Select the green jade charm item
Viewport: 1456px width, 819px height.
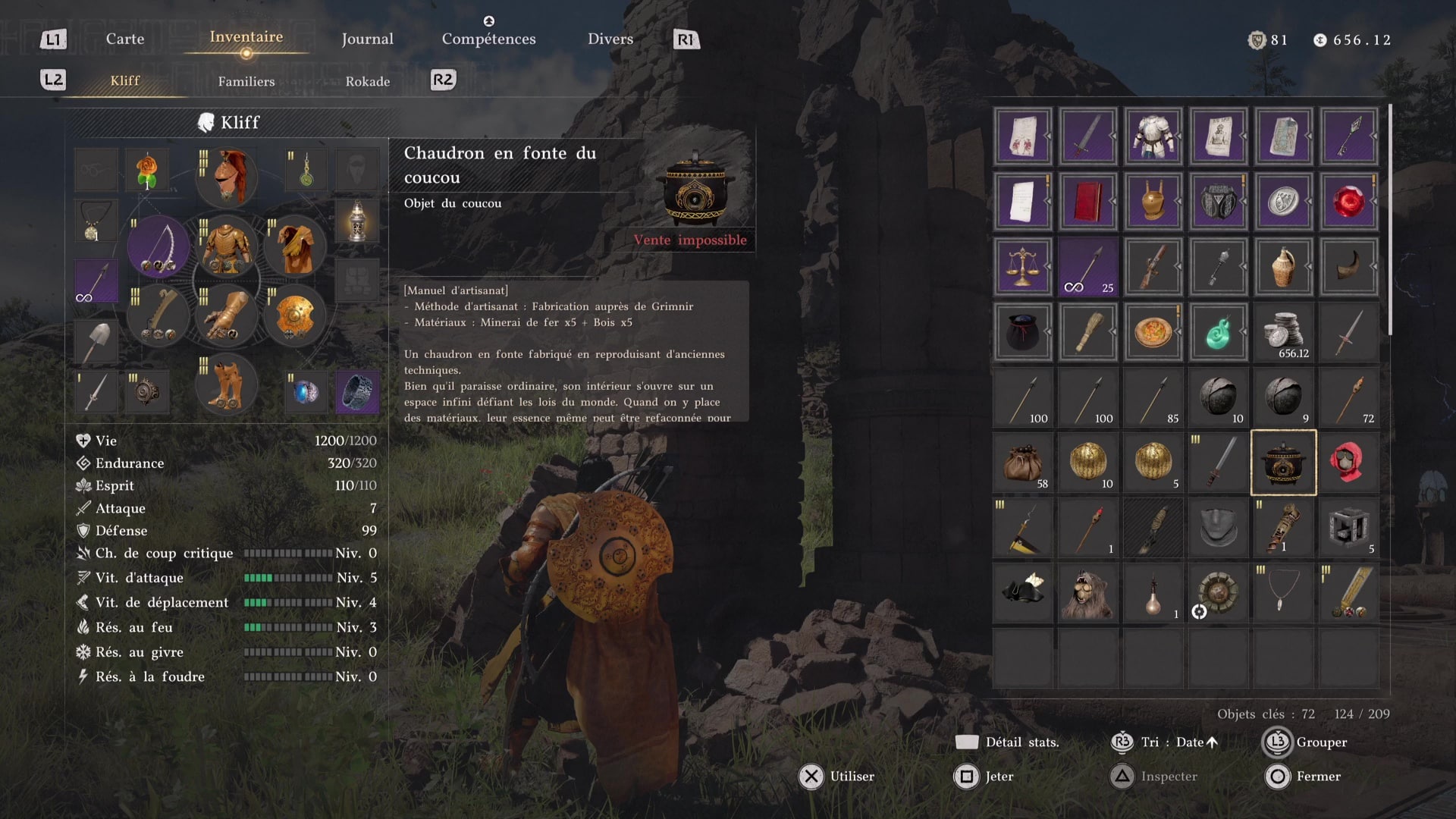[x=1218, y=332]
